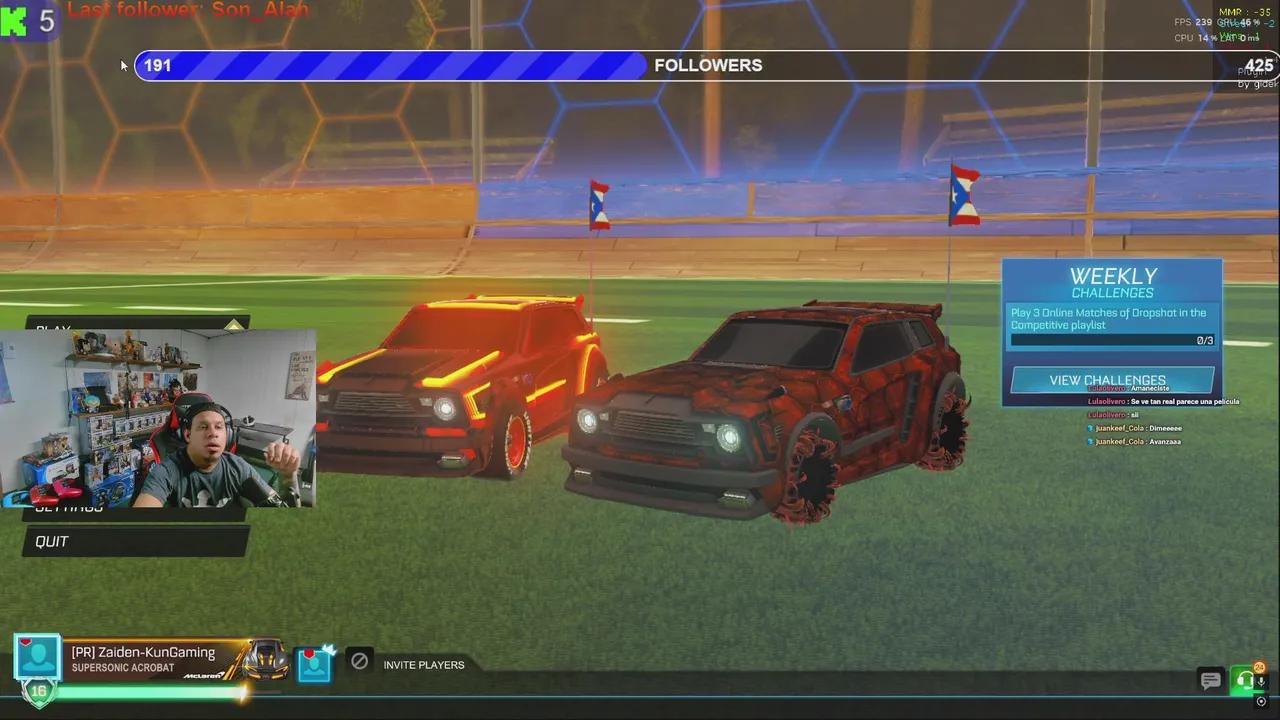
Task: Expand the menu via the upward arrow above Play
Action: coord(232,325)
